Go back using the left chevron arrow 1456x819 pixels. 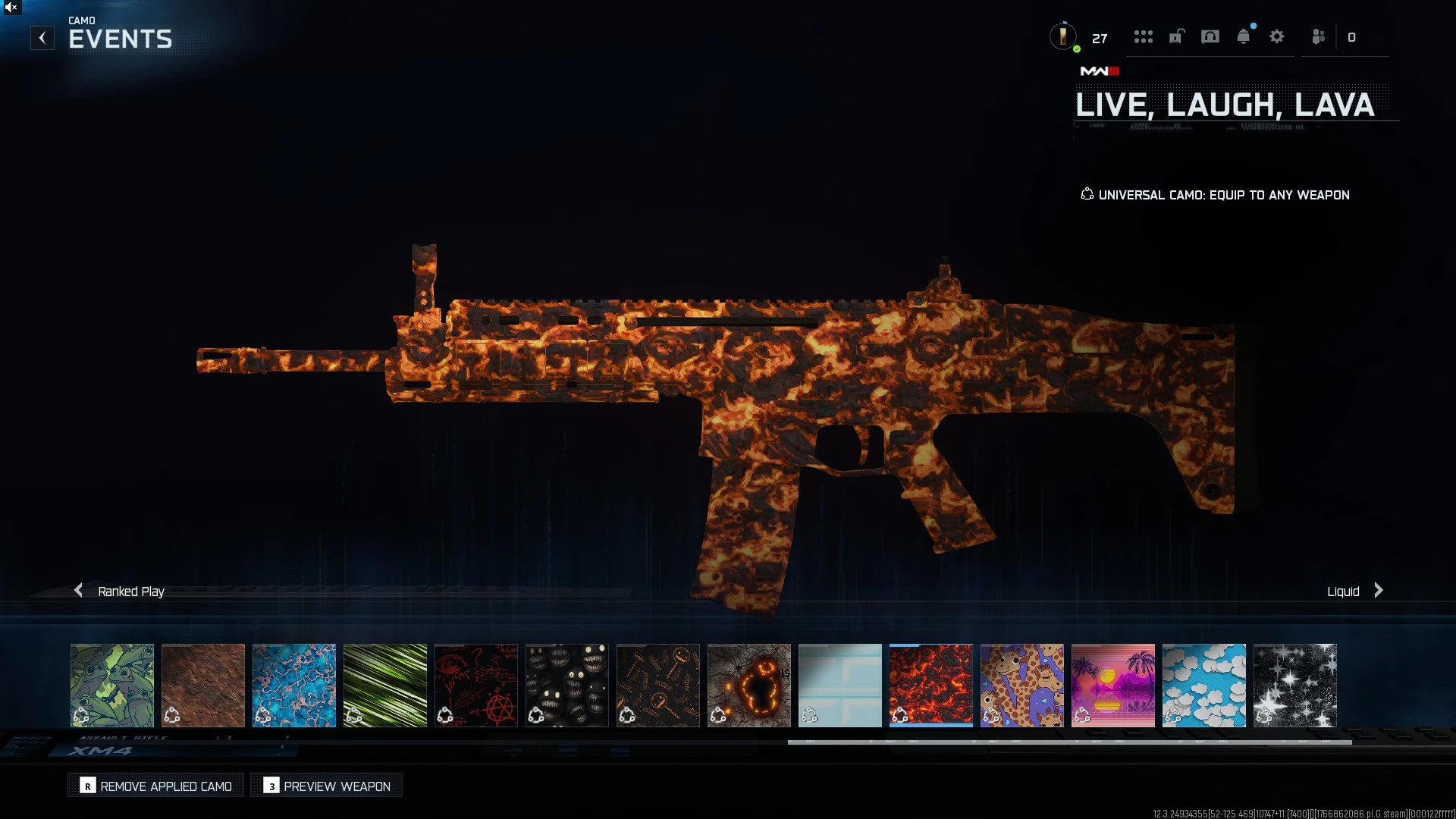pos(42,37)
